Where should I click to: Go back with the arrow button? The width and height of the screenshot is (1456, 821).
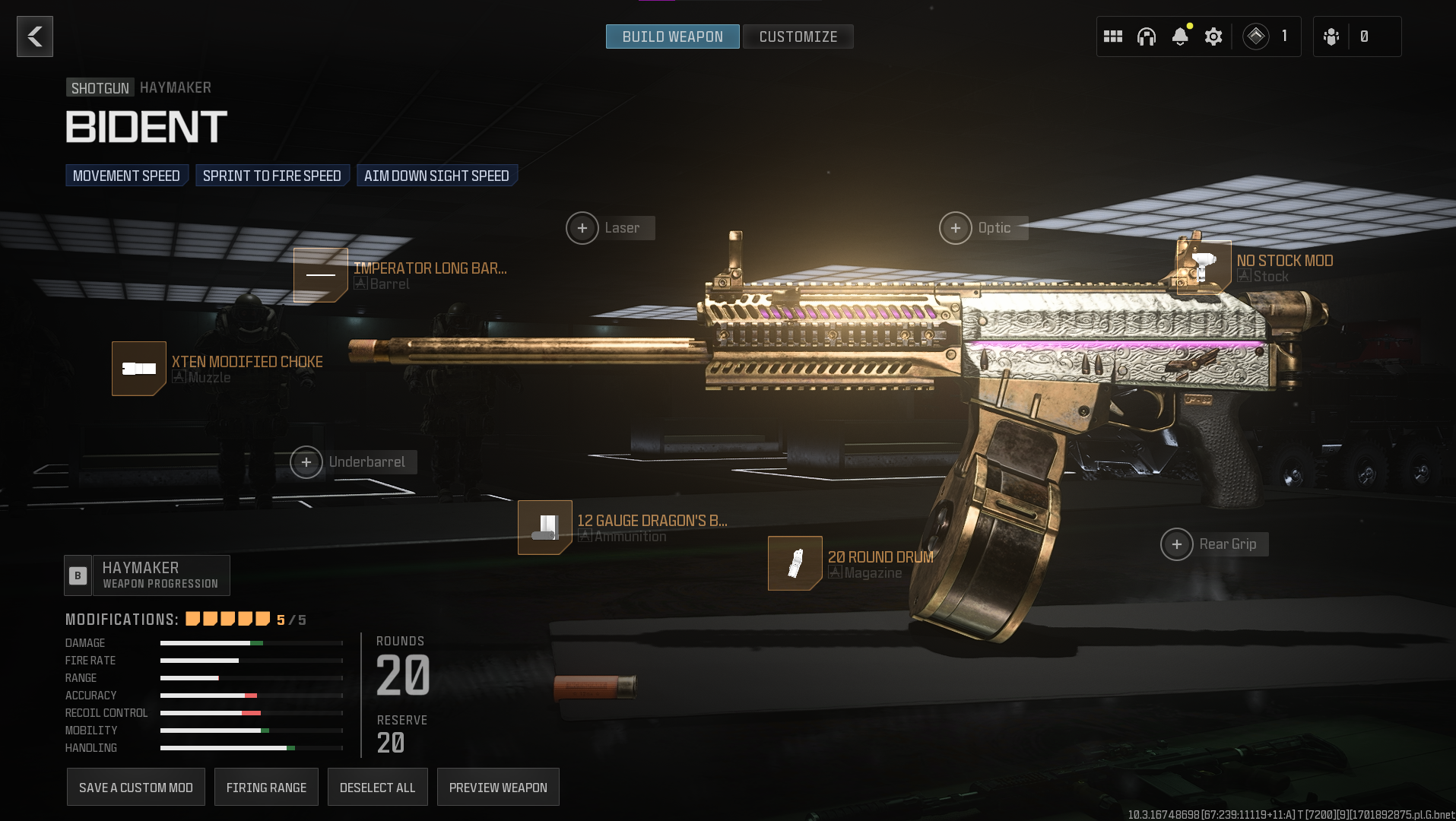tap(35, 36)
